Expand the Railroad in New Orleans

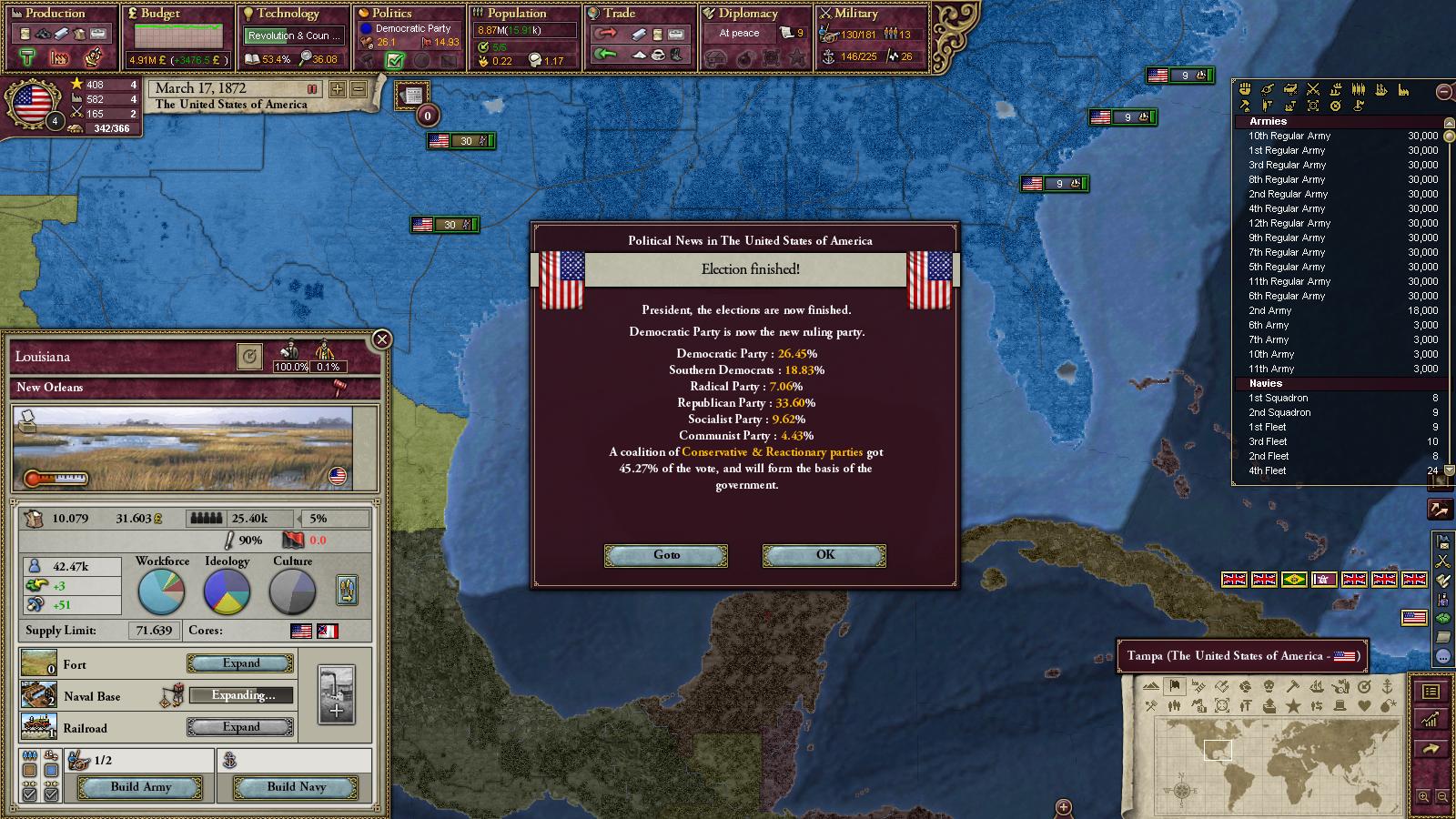(x=241, y=727)
